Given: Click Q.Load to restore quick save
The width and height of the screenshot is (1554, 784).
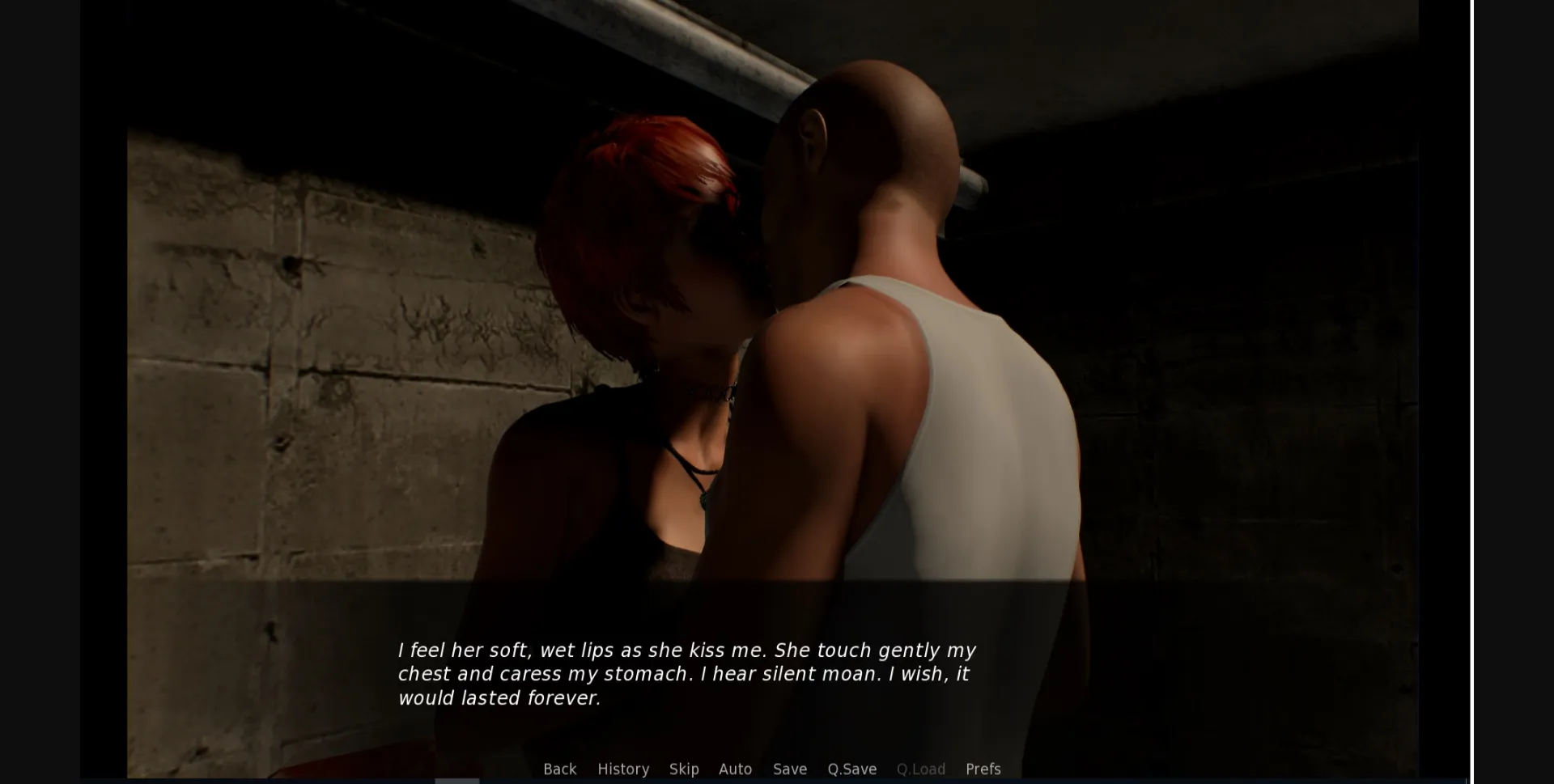Looking at the screenshot, I should coord(920,769).
